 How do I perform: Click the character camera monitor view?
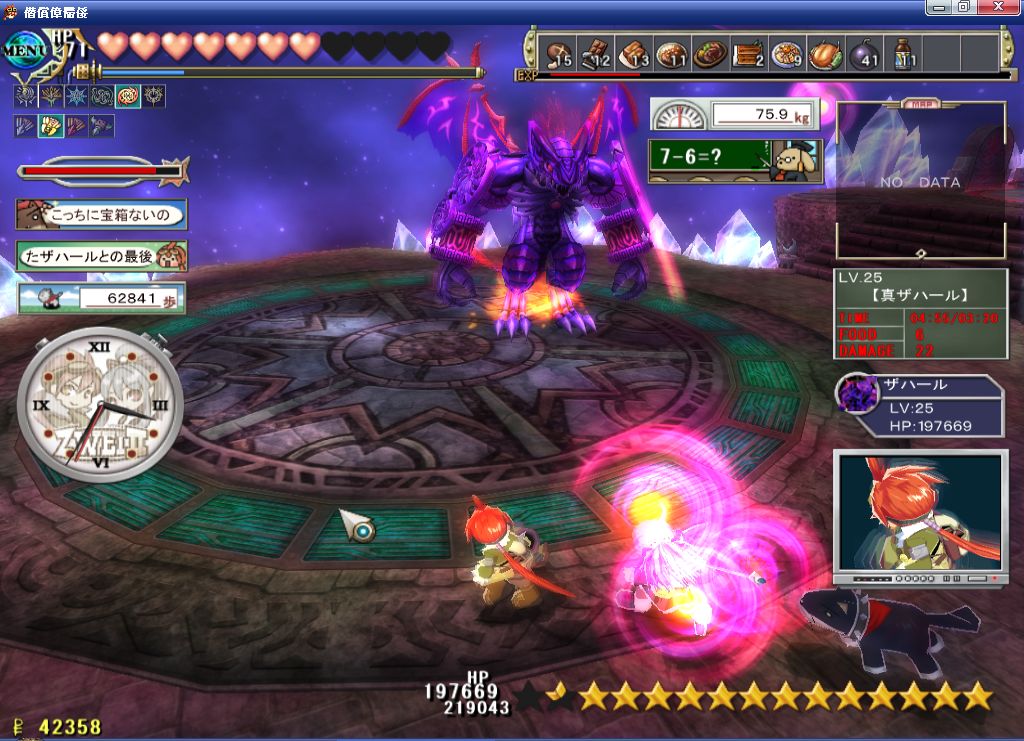pos(920,516)
